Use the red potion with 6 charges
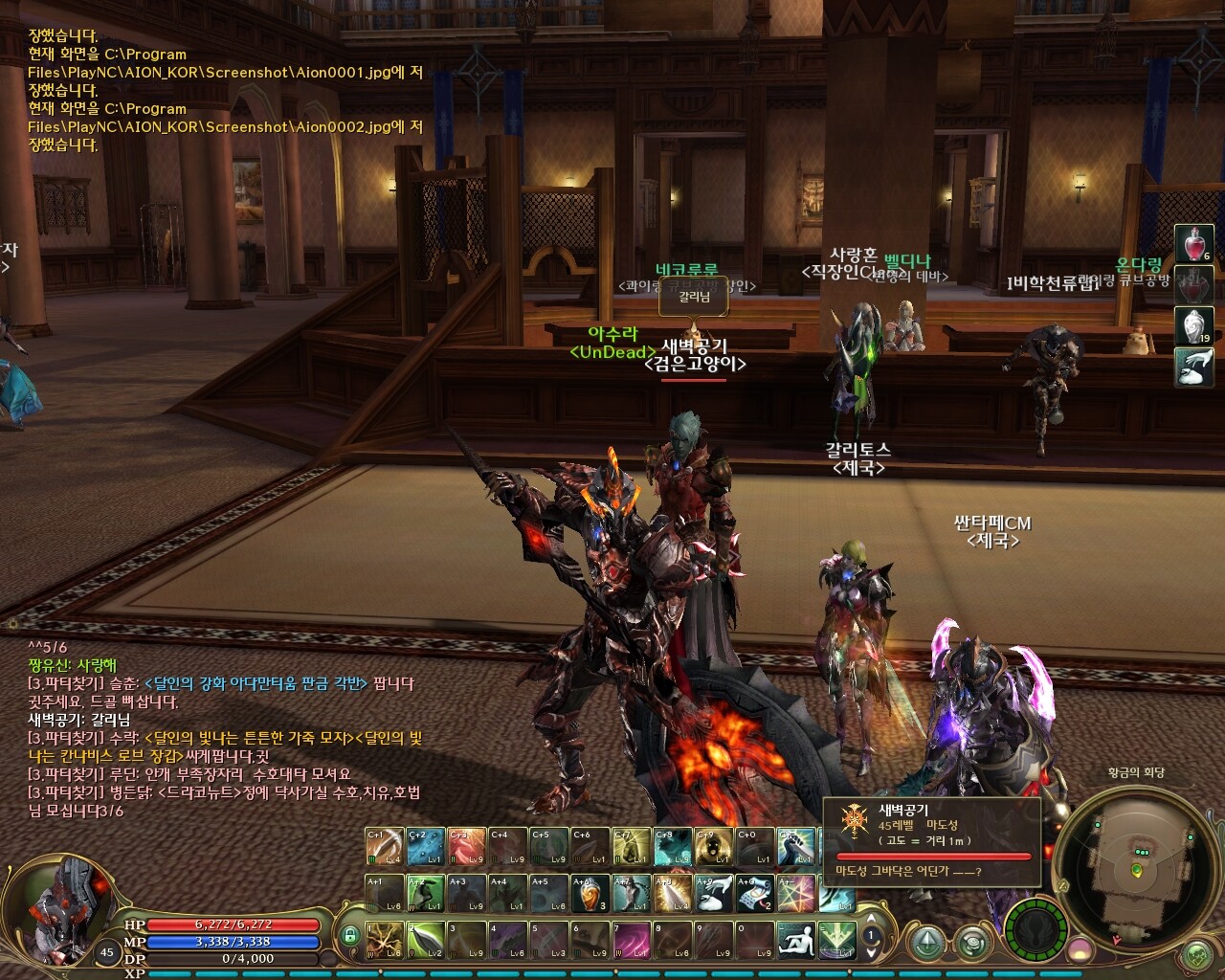 click(x=1193, y=245)
